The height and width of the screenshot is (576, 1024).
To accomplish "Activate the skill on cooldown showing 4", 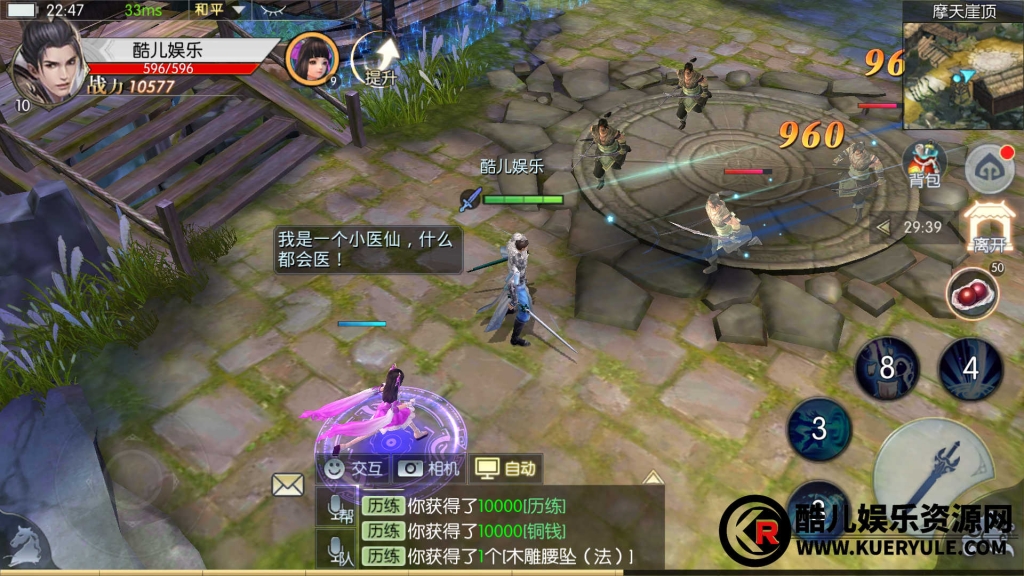I will point(969,368).
